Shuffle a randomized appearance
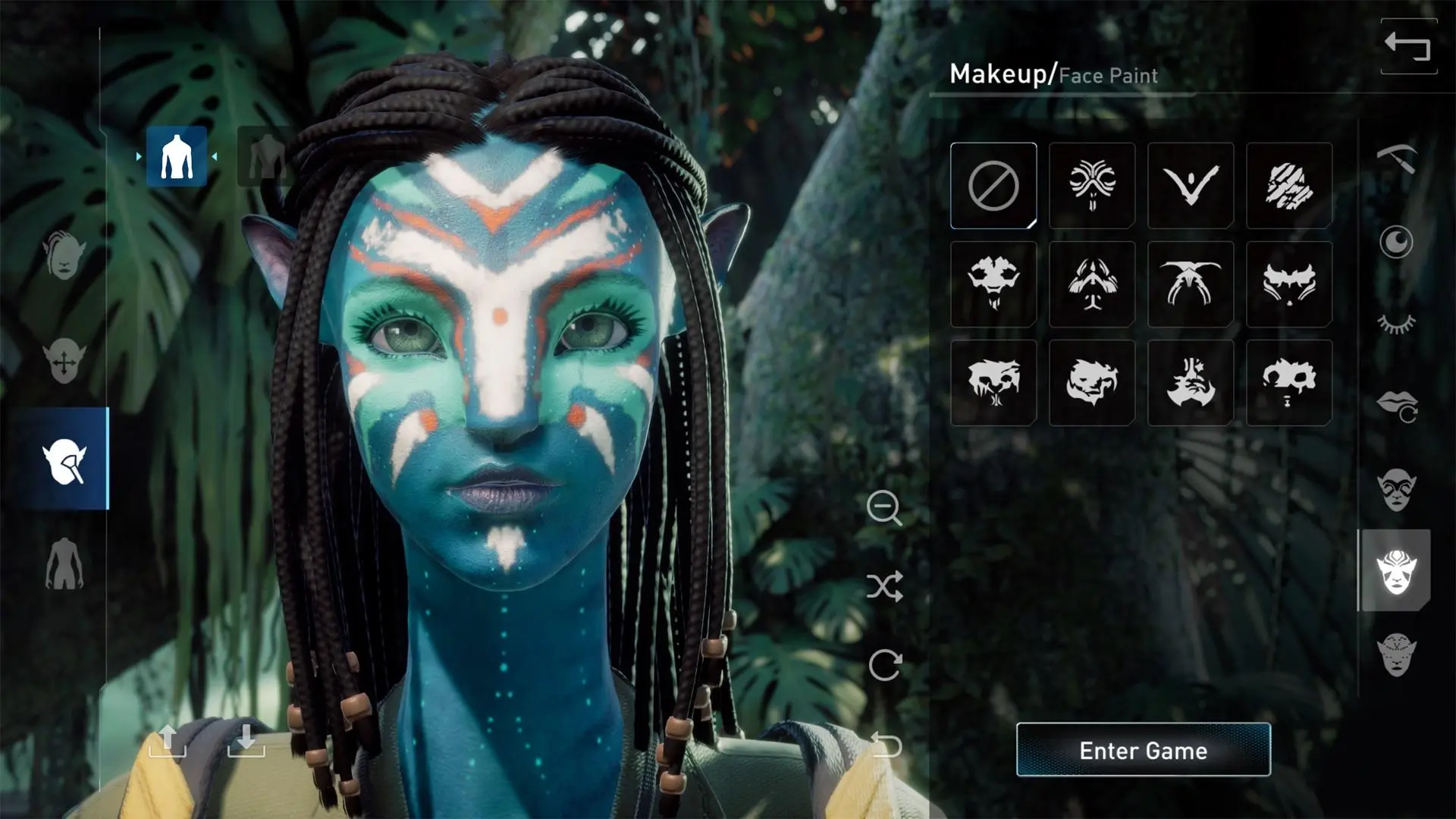 (885, 585)
